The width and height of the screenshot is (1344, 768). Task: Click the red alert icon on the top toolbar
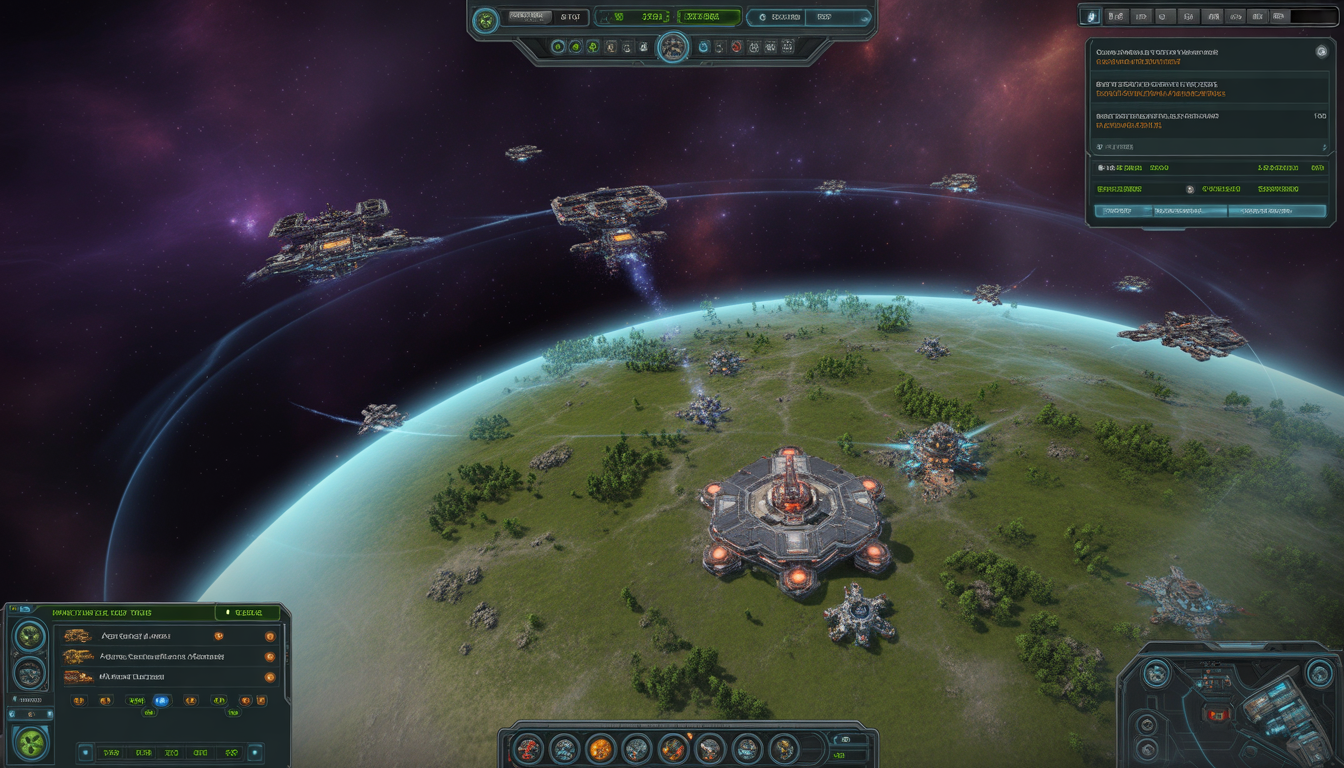coord(736,48)
